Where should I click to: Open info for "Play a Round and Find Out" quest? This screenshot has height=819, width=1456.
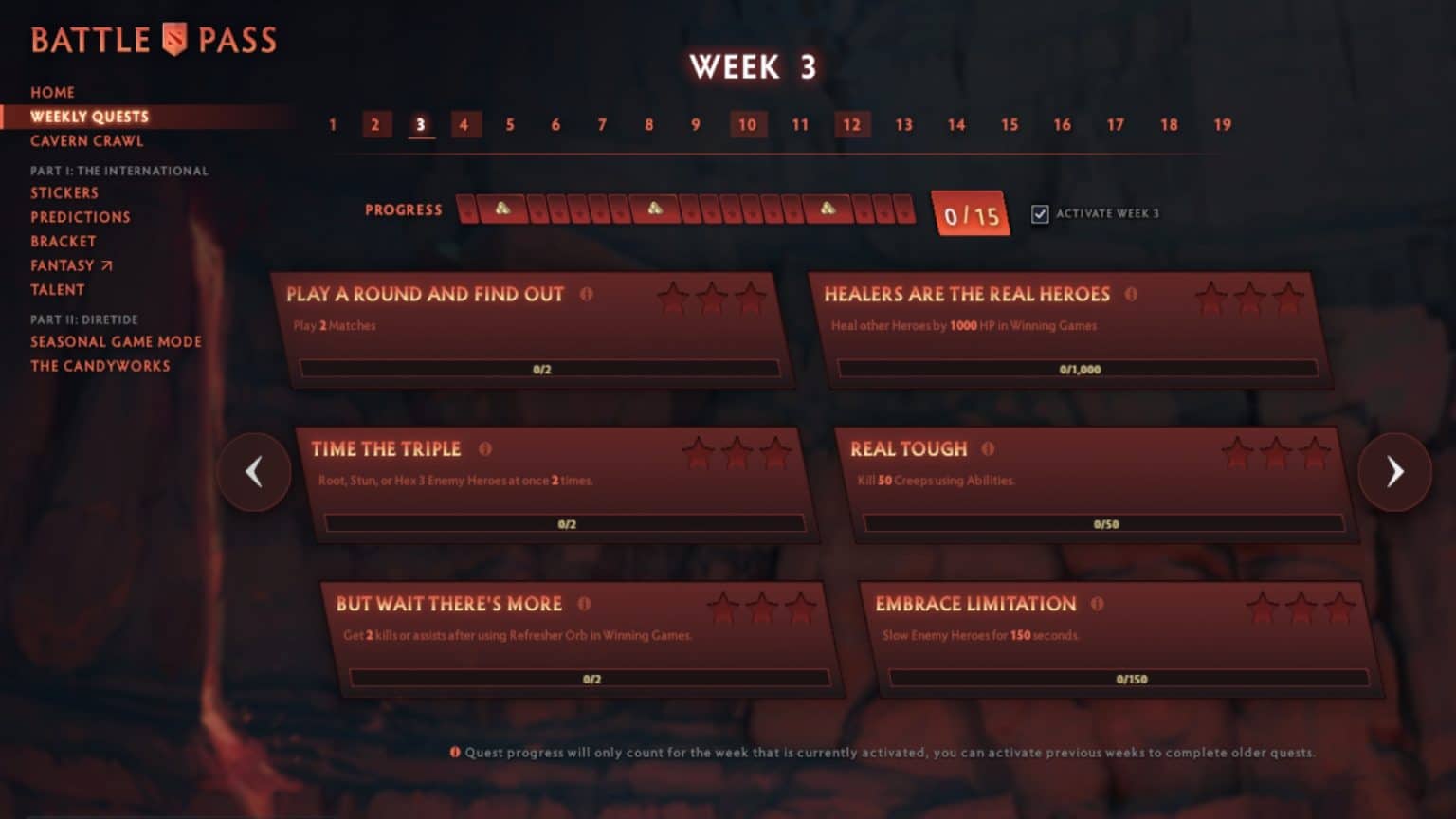(588, 295)
